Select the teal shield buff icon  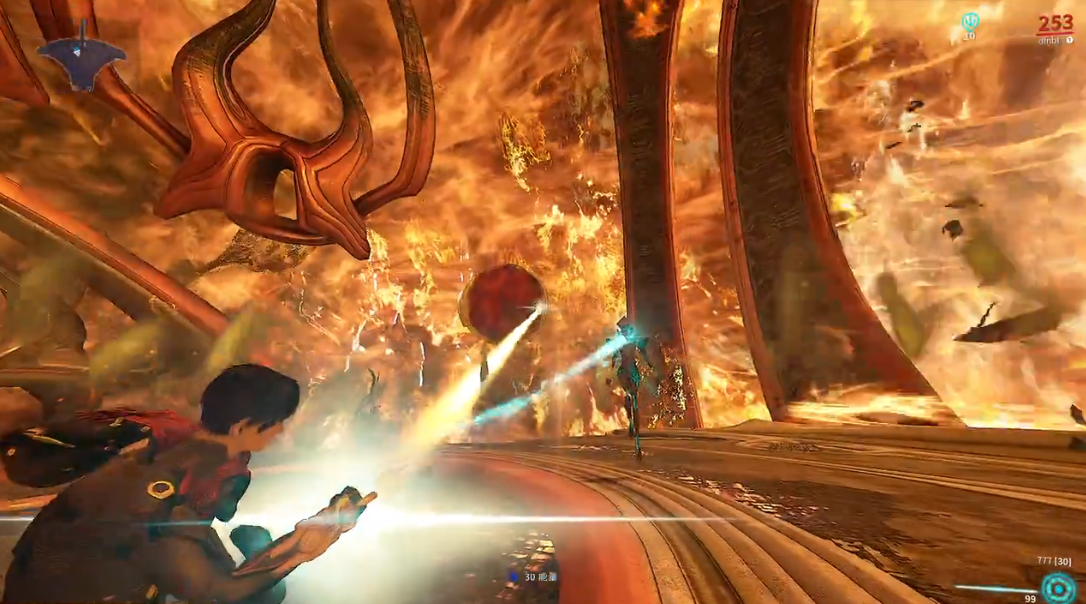[x=969, y=21]
